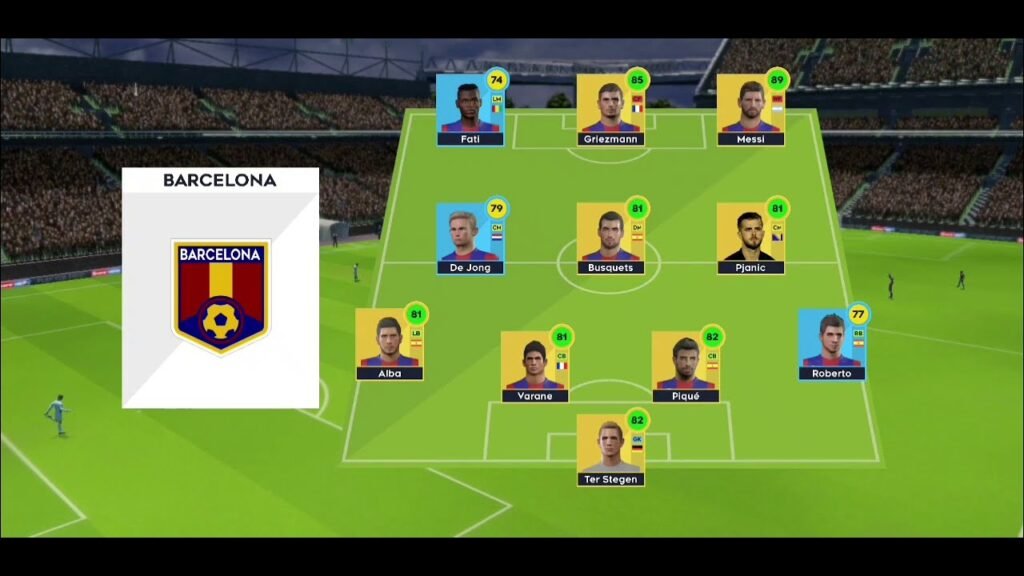
Task: Select the Varane centre back card
Action: (x=535, y=366)
